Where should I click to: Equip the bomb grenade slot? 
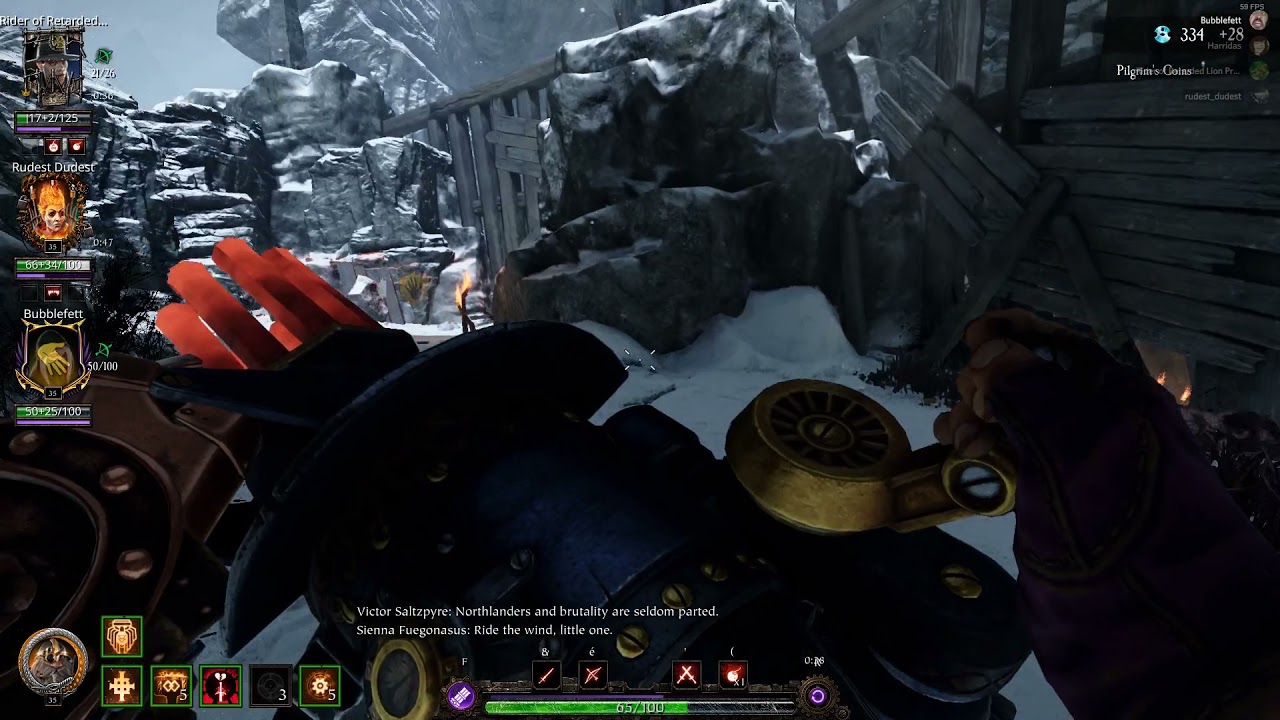tap(734, 676)
